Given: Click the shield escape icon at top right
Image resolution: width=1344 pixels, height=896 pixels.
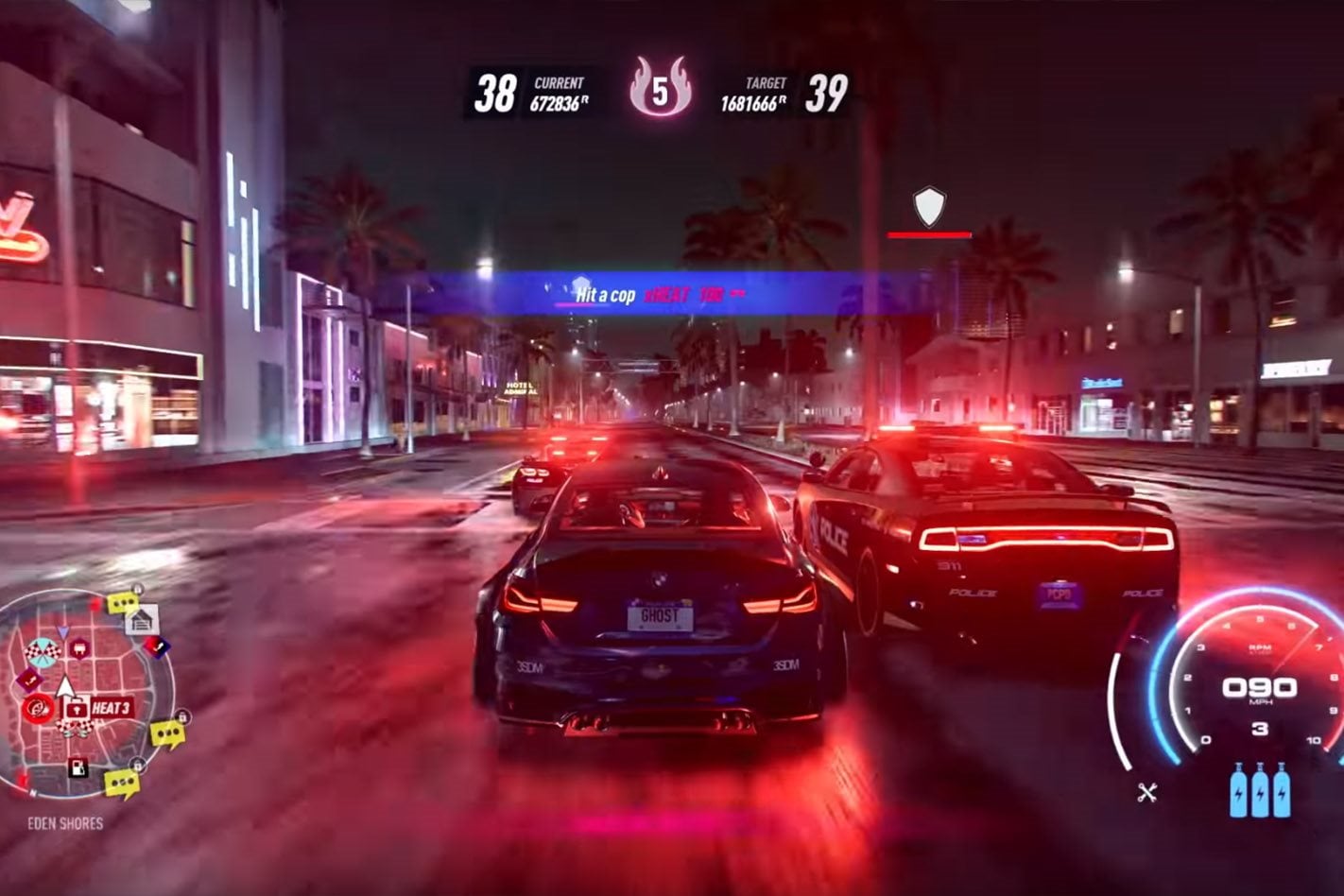Looking at the screenshot, I should tap(928, 204).
